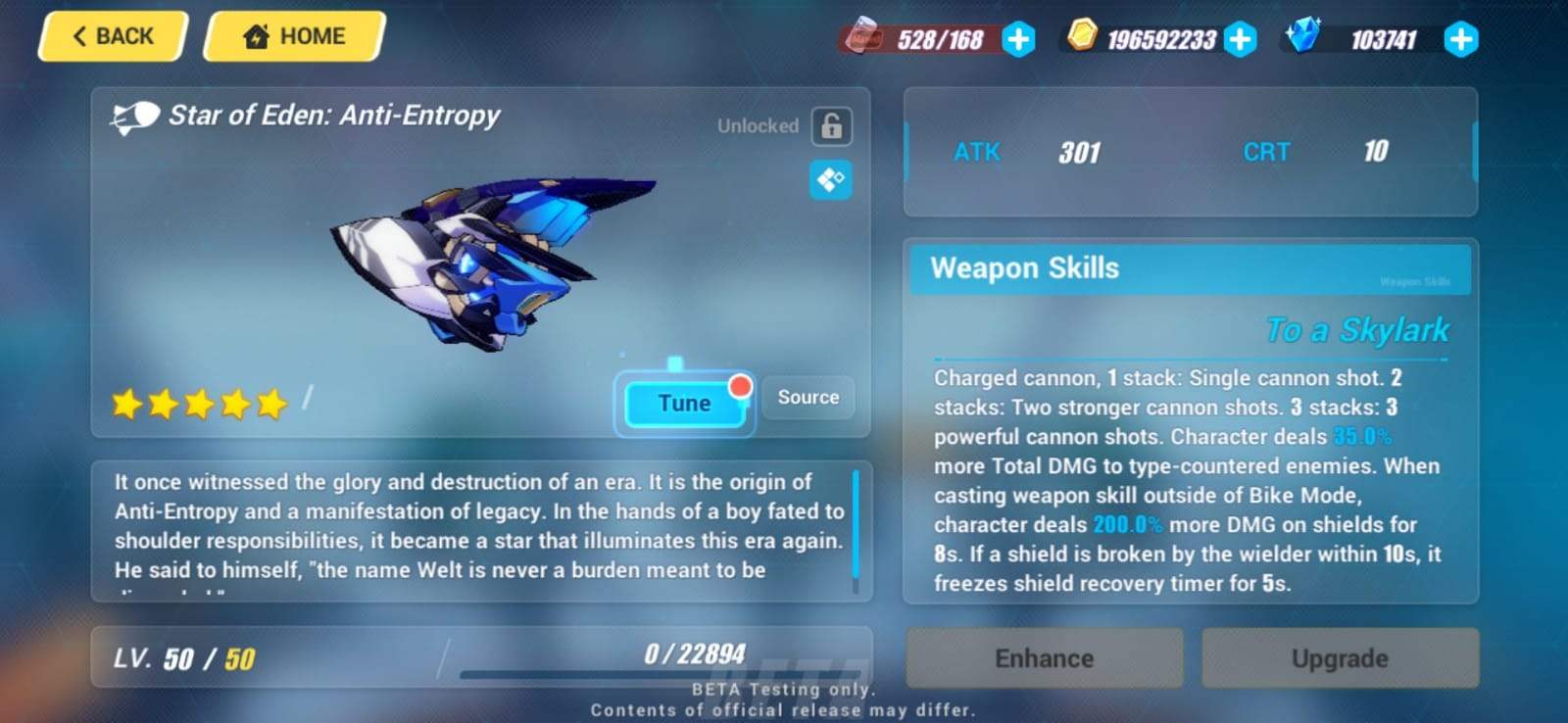Tap the plus icon next to the crystal count
Screen dimensions: 1568x723
pos(1460,39)
